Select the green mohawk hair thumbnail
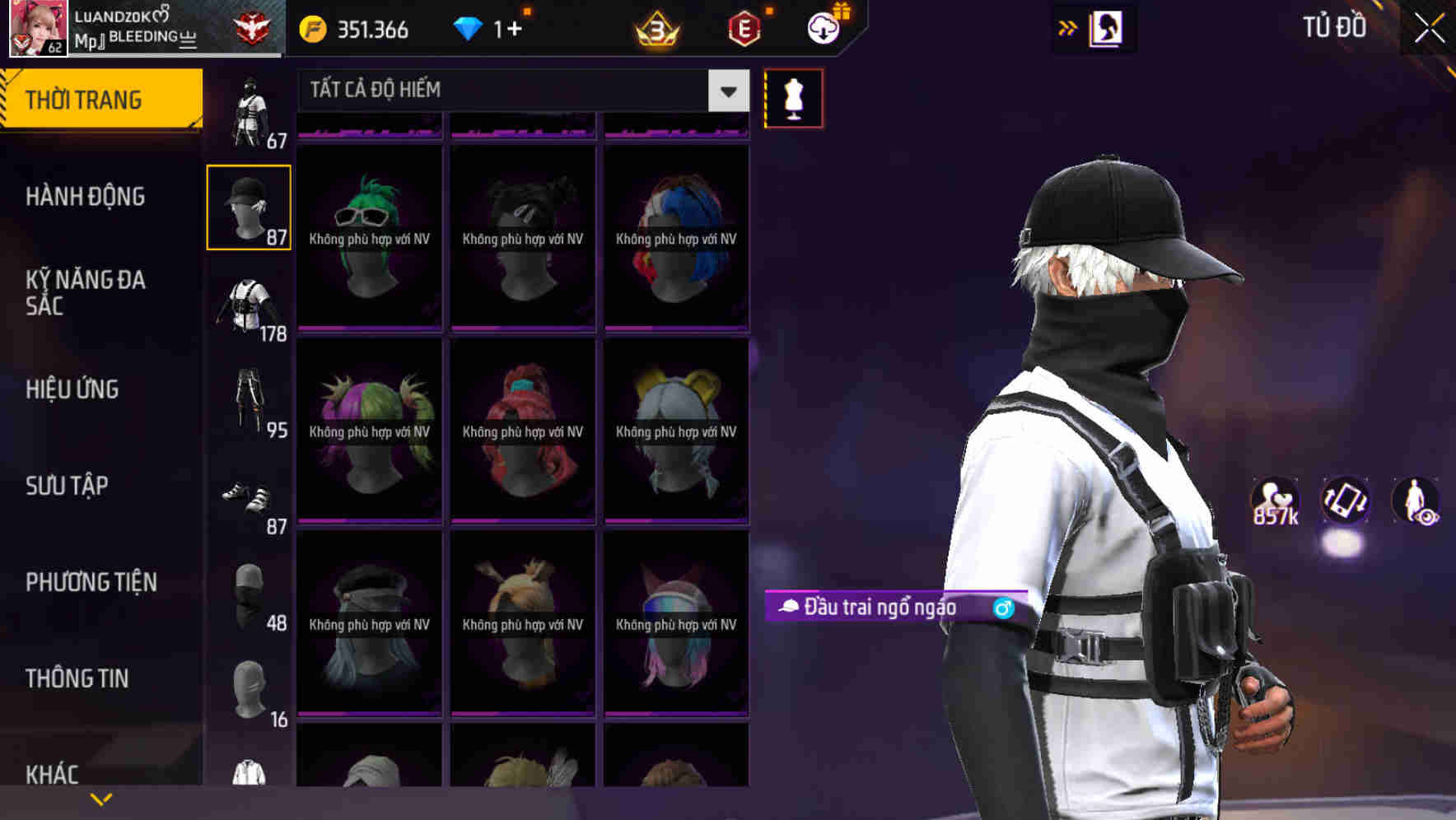 click(369, 239)
